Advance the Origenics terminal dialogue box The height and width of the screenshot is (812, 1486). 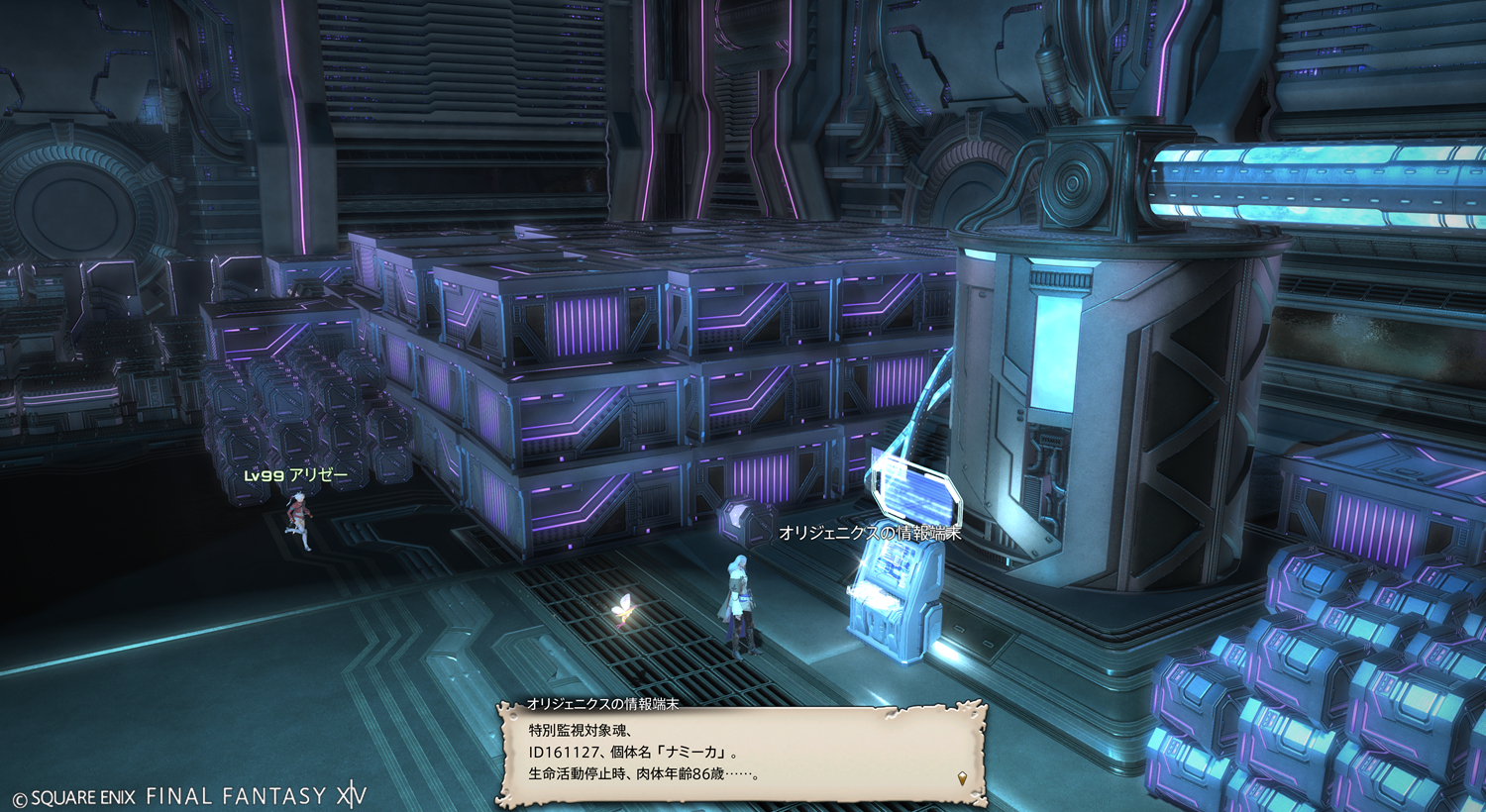[x=741, y=755]
